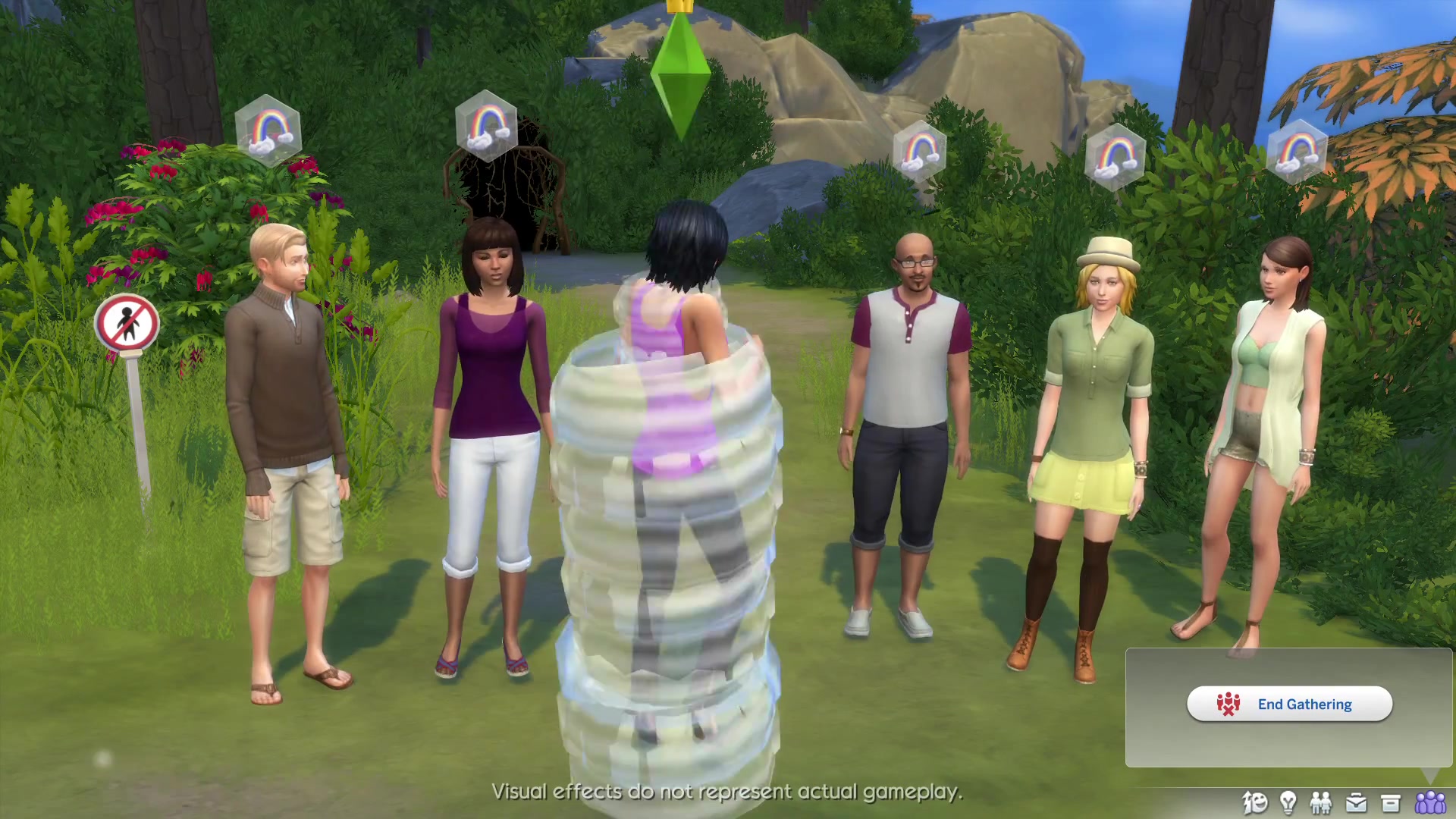
Task: Open the smiley face with arrow panel
Action: (x=1255, y=802)
